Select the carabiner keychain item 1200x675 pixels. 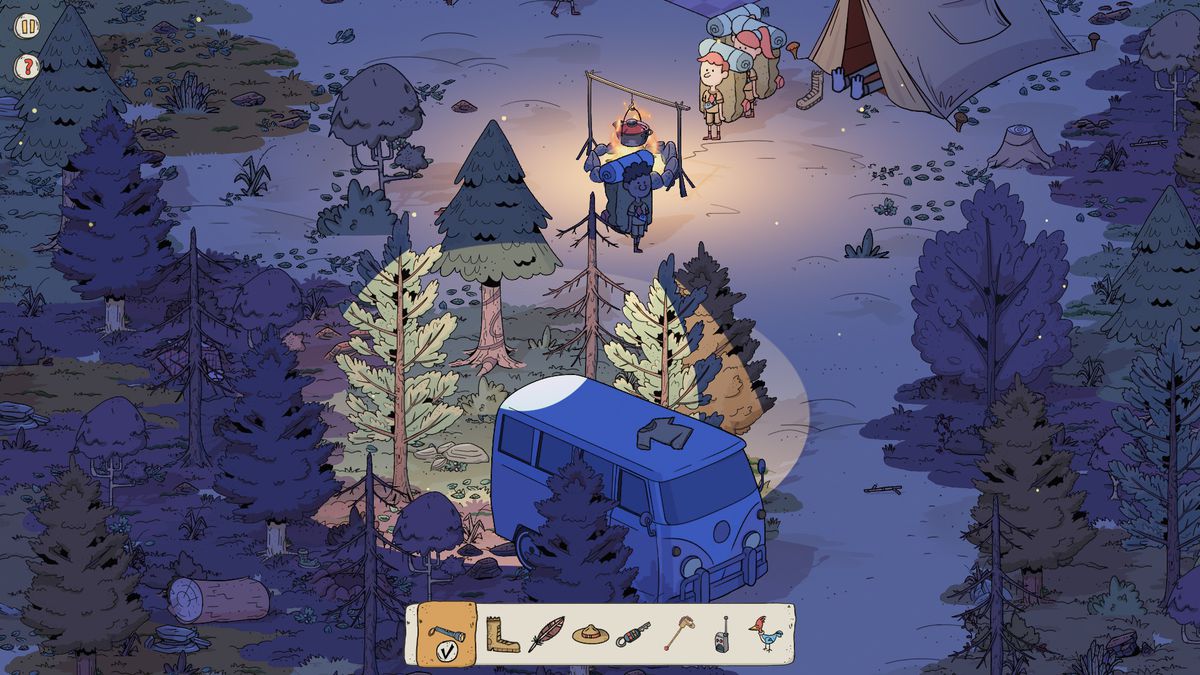[x=634, y=634]
